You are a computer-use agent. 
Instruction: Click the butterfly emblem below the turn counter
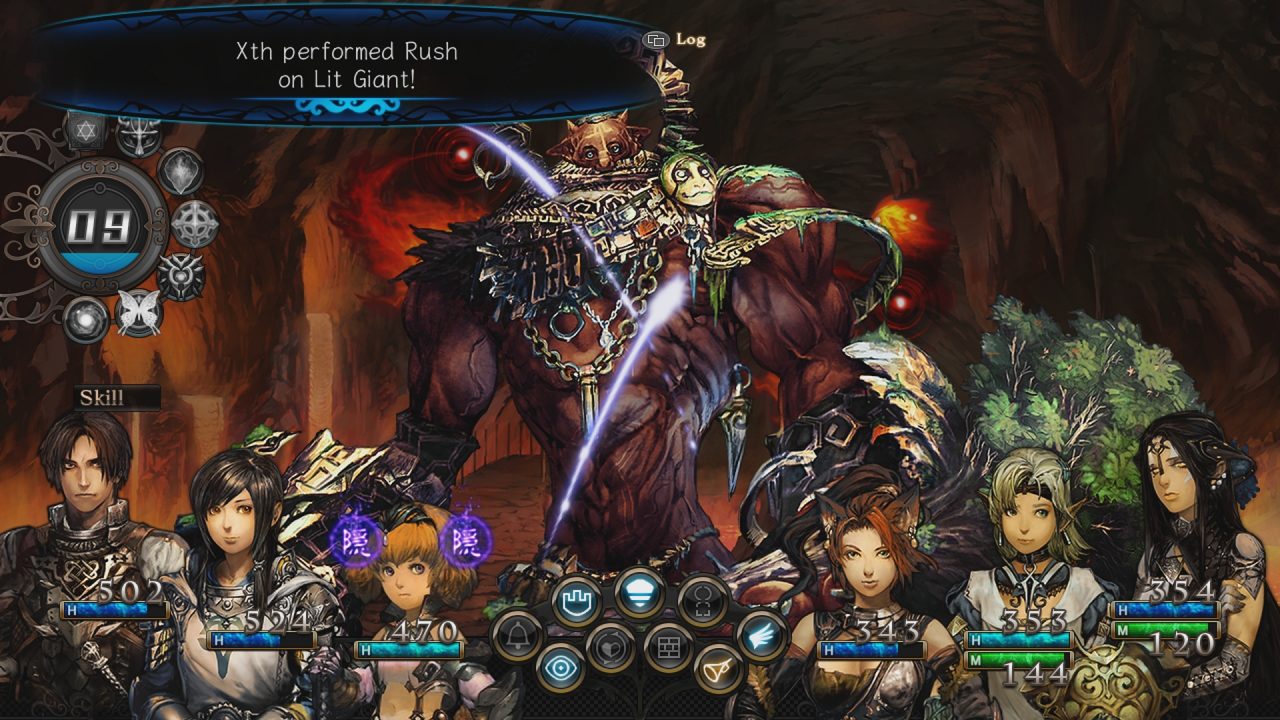click(x=138, y=312)
